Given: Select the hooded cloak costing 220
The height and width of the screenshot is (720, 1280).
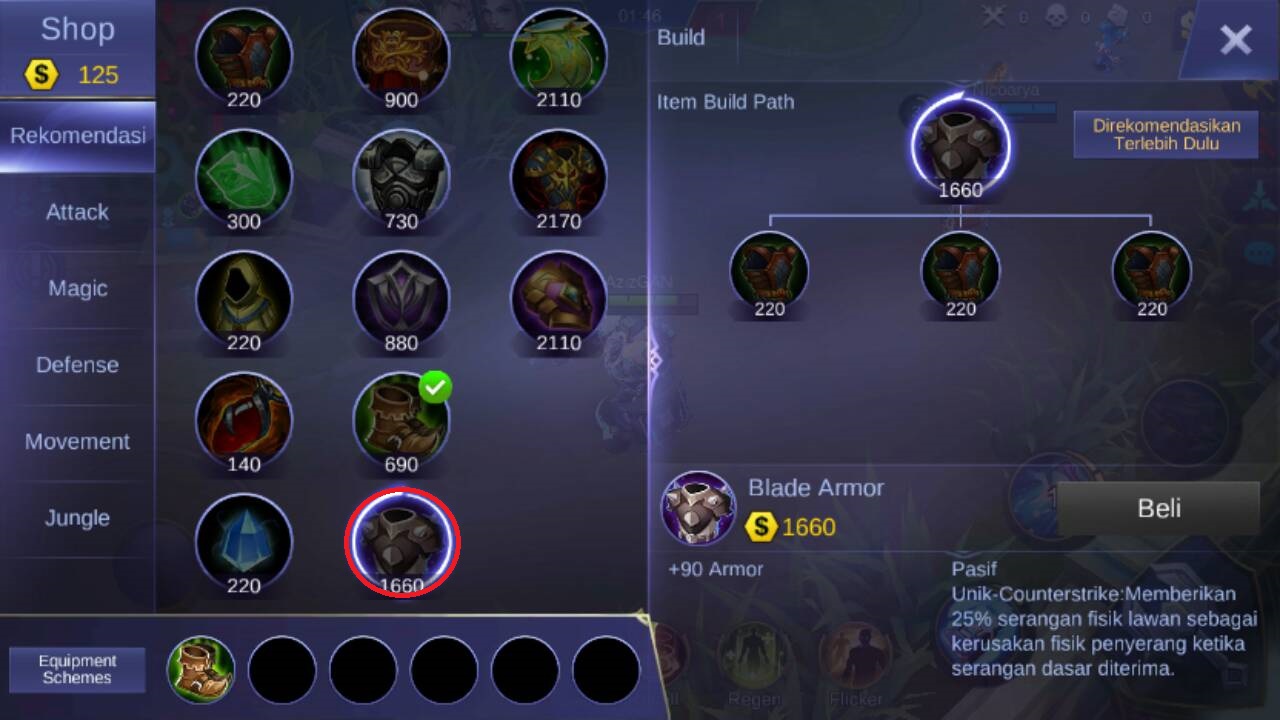Looking at the screenshot, I should pos(244,298).
